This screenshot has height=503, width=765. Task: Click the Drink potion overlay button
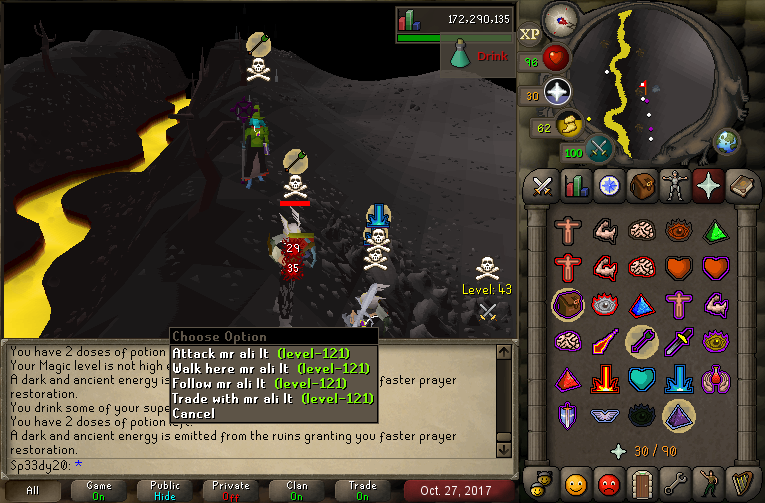480,56
